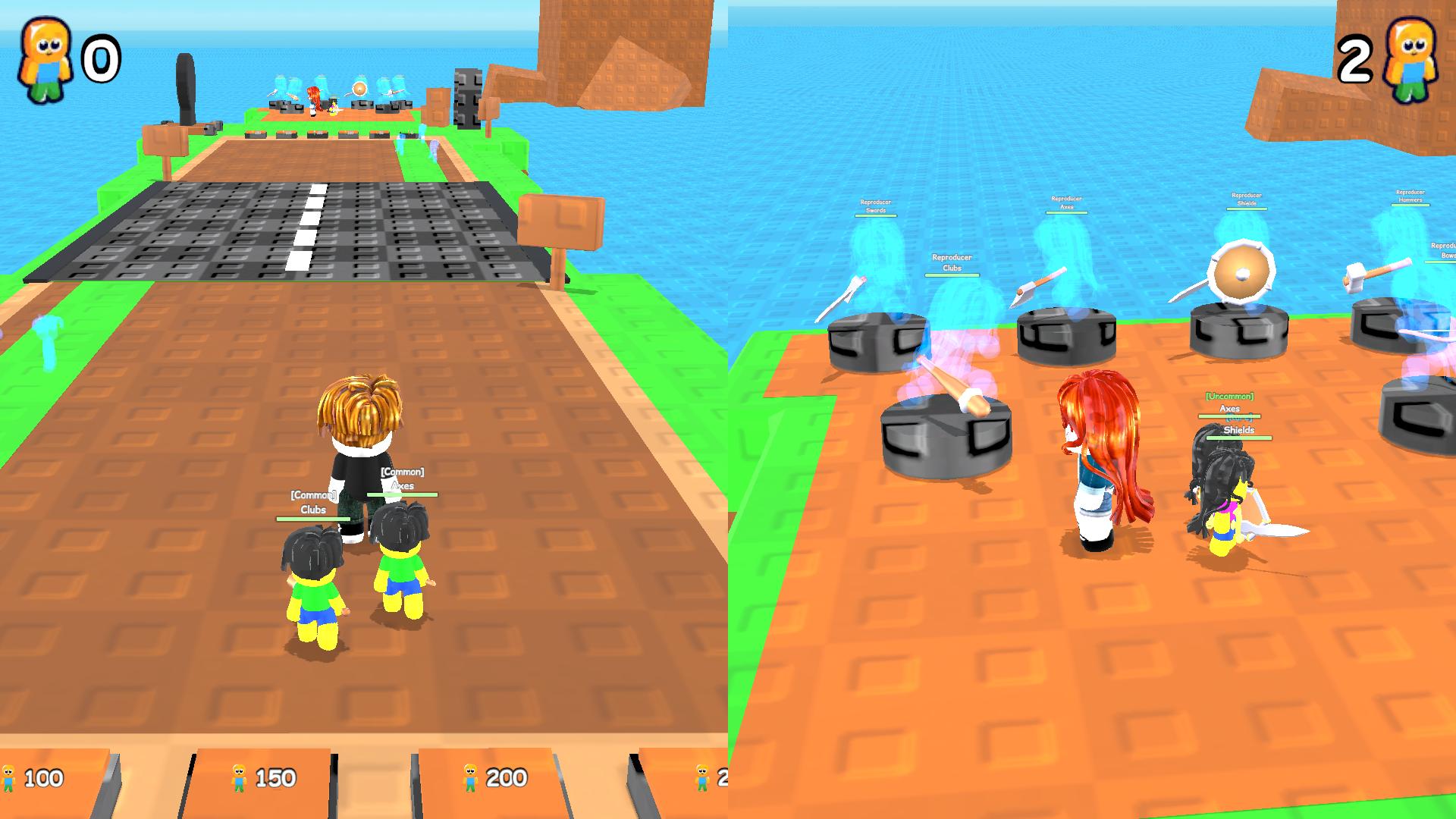The width and height of the screenshot is (1456, 819).
Task: Select the Reproducer Axes floating axe icon
Action: (1040, 286)
